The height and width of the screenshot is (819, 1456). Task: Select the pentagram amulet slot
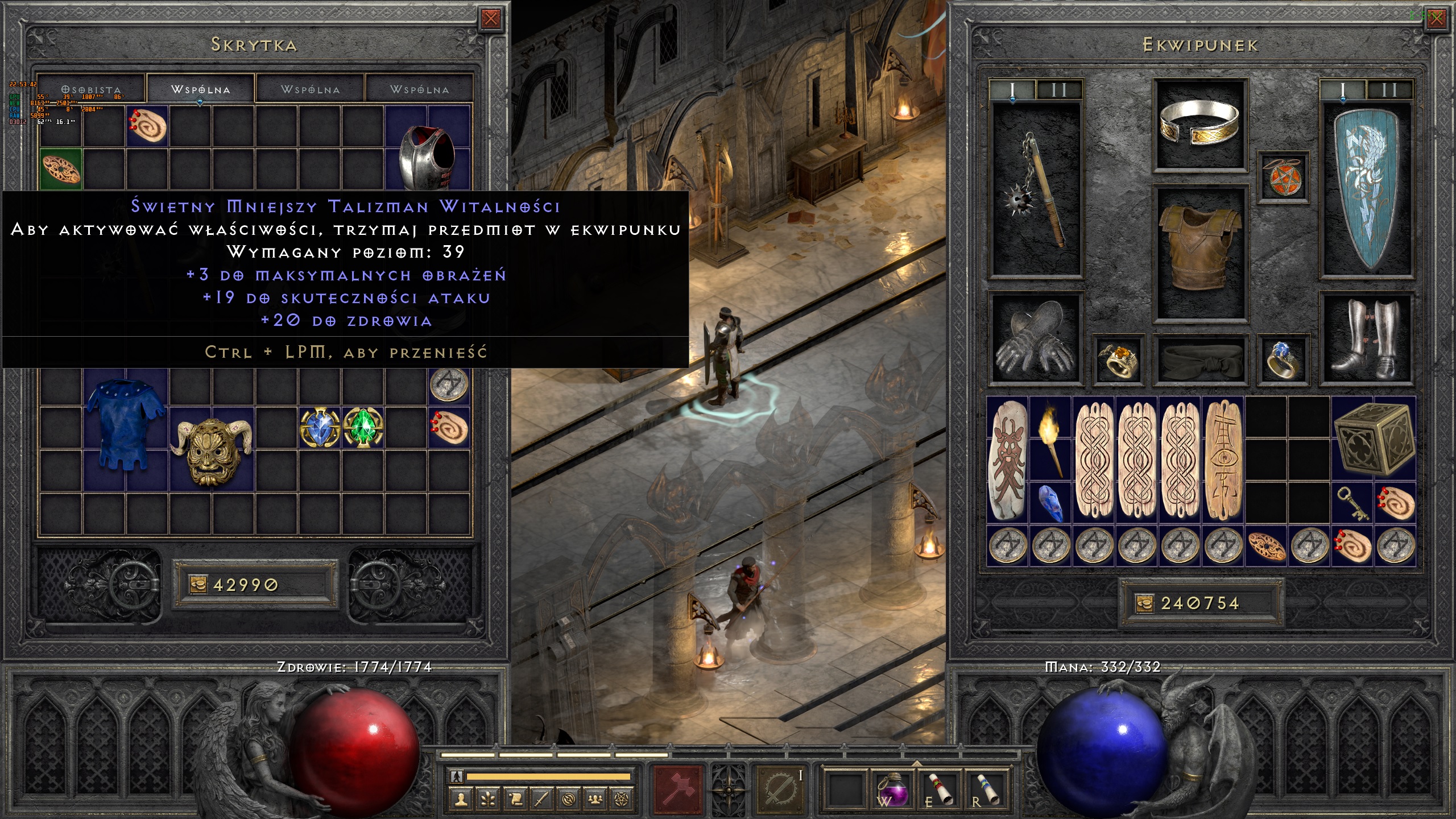click(1283, 177)
